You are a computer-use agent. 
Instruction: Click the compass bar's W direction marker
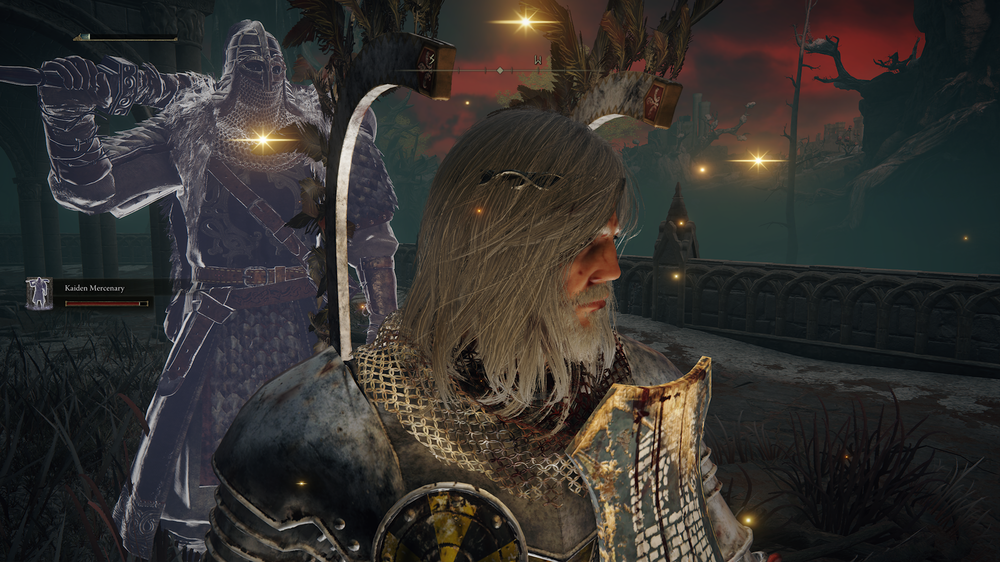(539, 61)
